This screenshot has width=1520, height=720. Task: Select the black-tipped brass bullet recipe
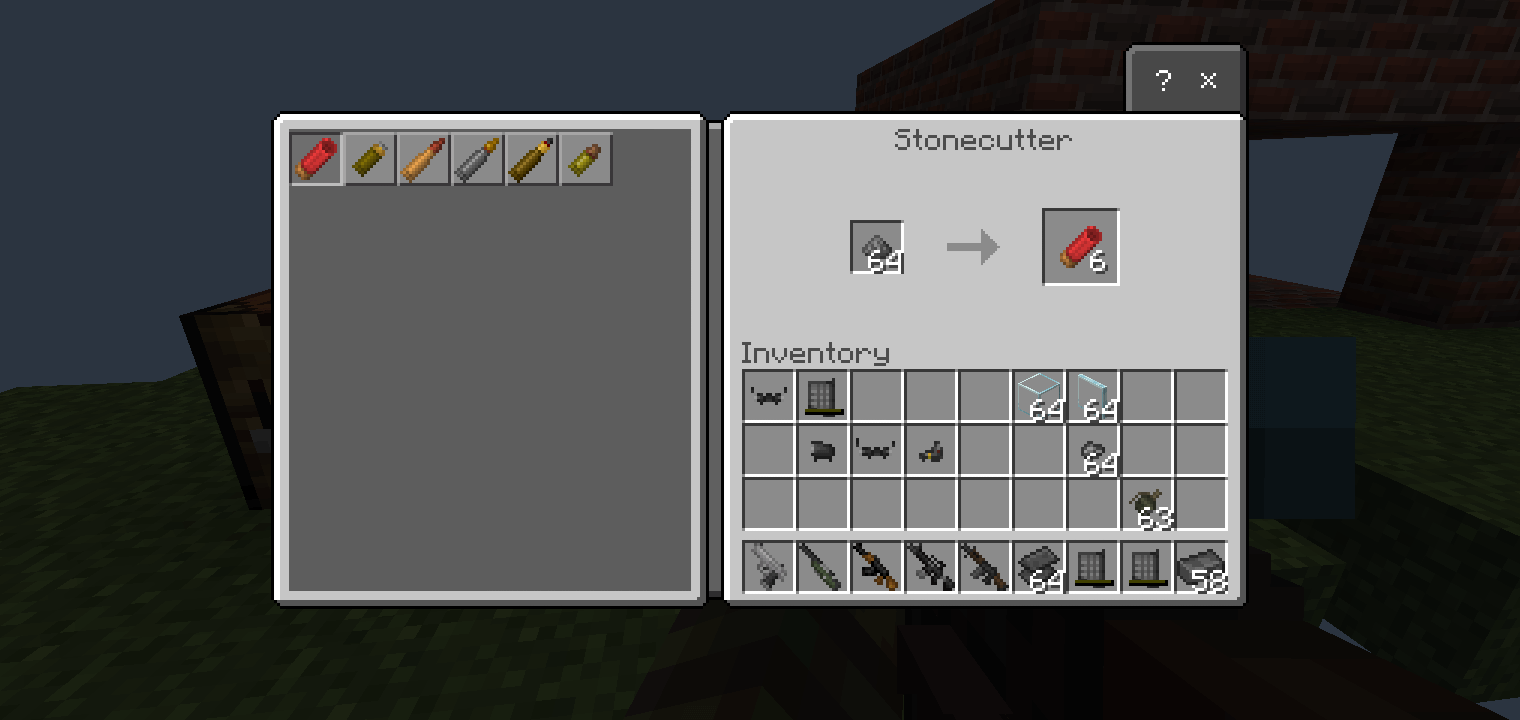coord(532,159)
